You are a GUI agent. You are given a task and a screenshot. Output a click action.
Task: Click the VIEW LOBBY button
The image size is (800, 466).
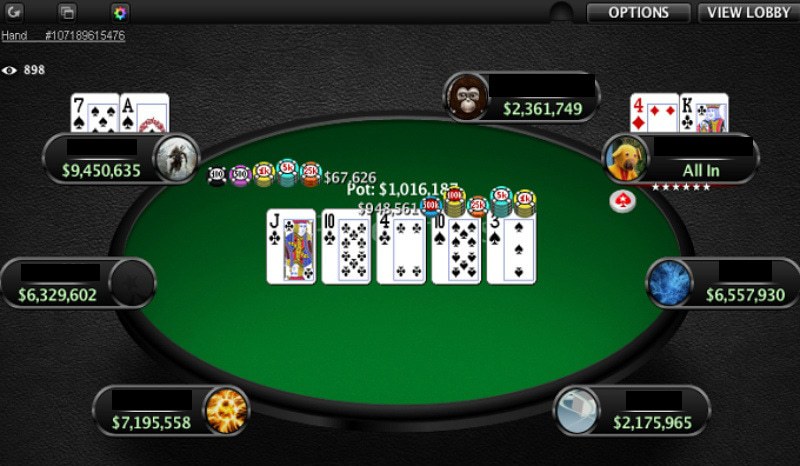747,13
